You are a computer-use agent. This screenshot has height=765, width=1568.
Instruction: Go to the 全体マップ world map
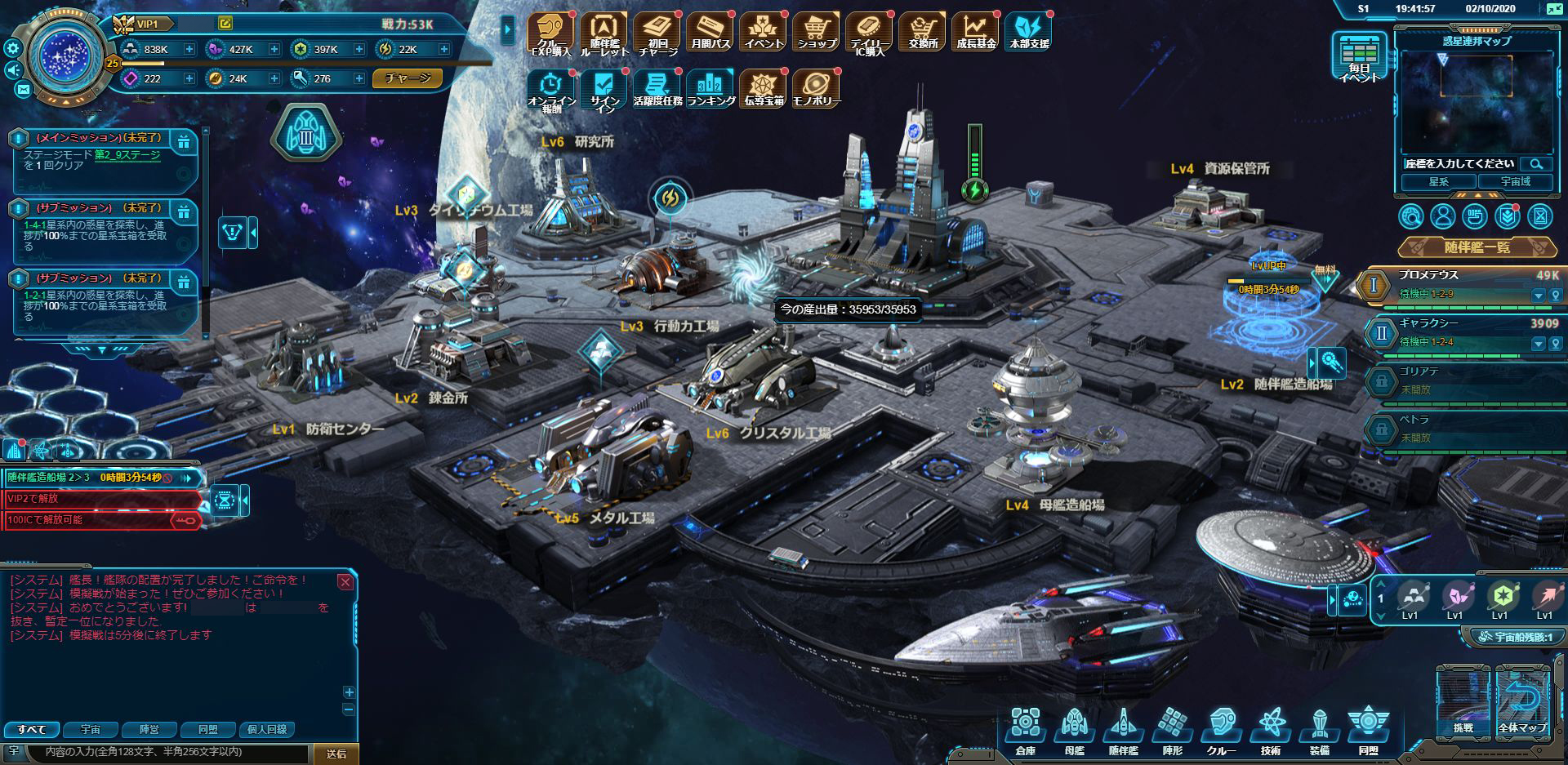[x=1521, y=703]
